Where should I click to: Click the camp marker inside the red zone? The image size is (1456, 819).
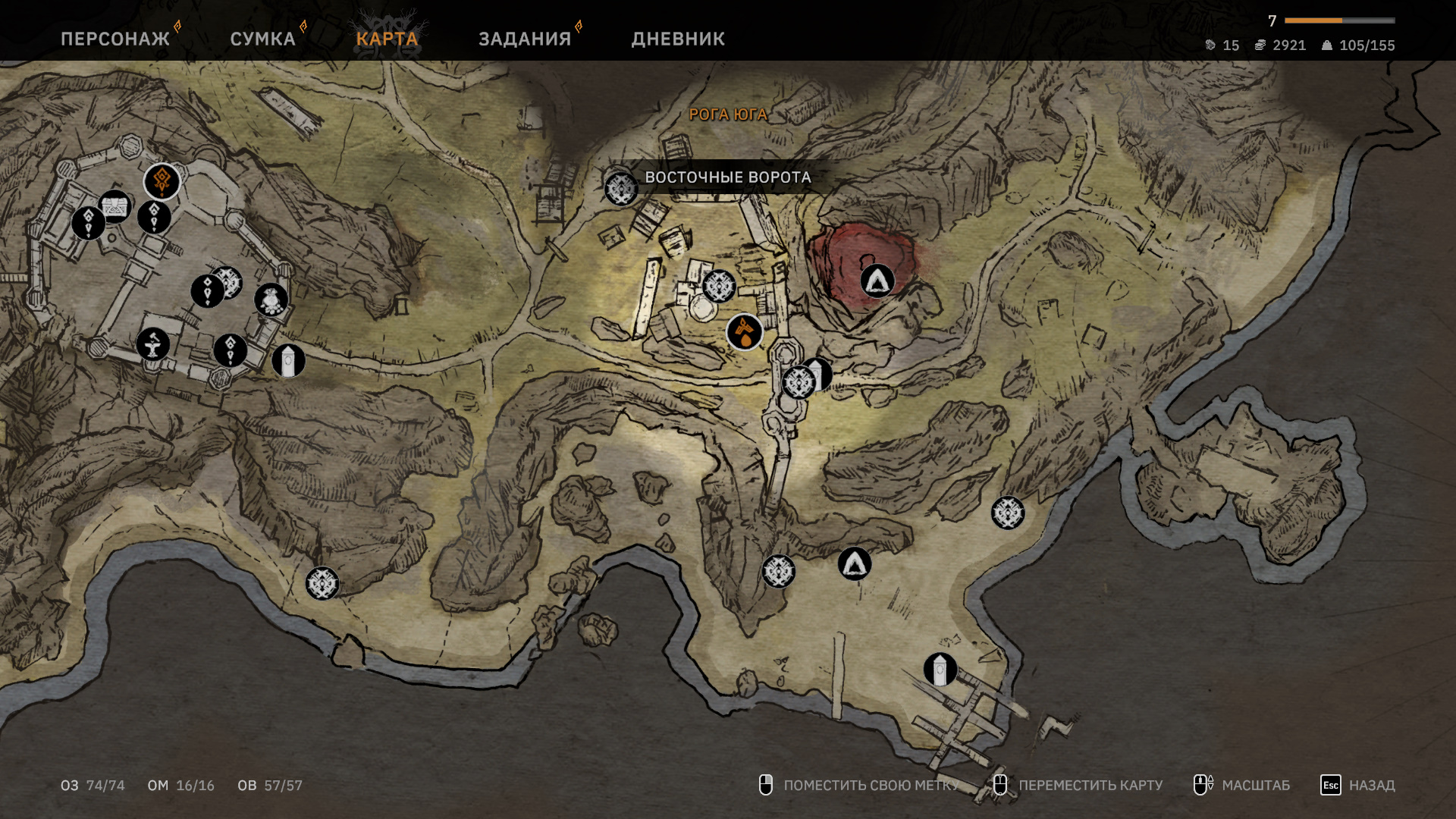(877, 281)
